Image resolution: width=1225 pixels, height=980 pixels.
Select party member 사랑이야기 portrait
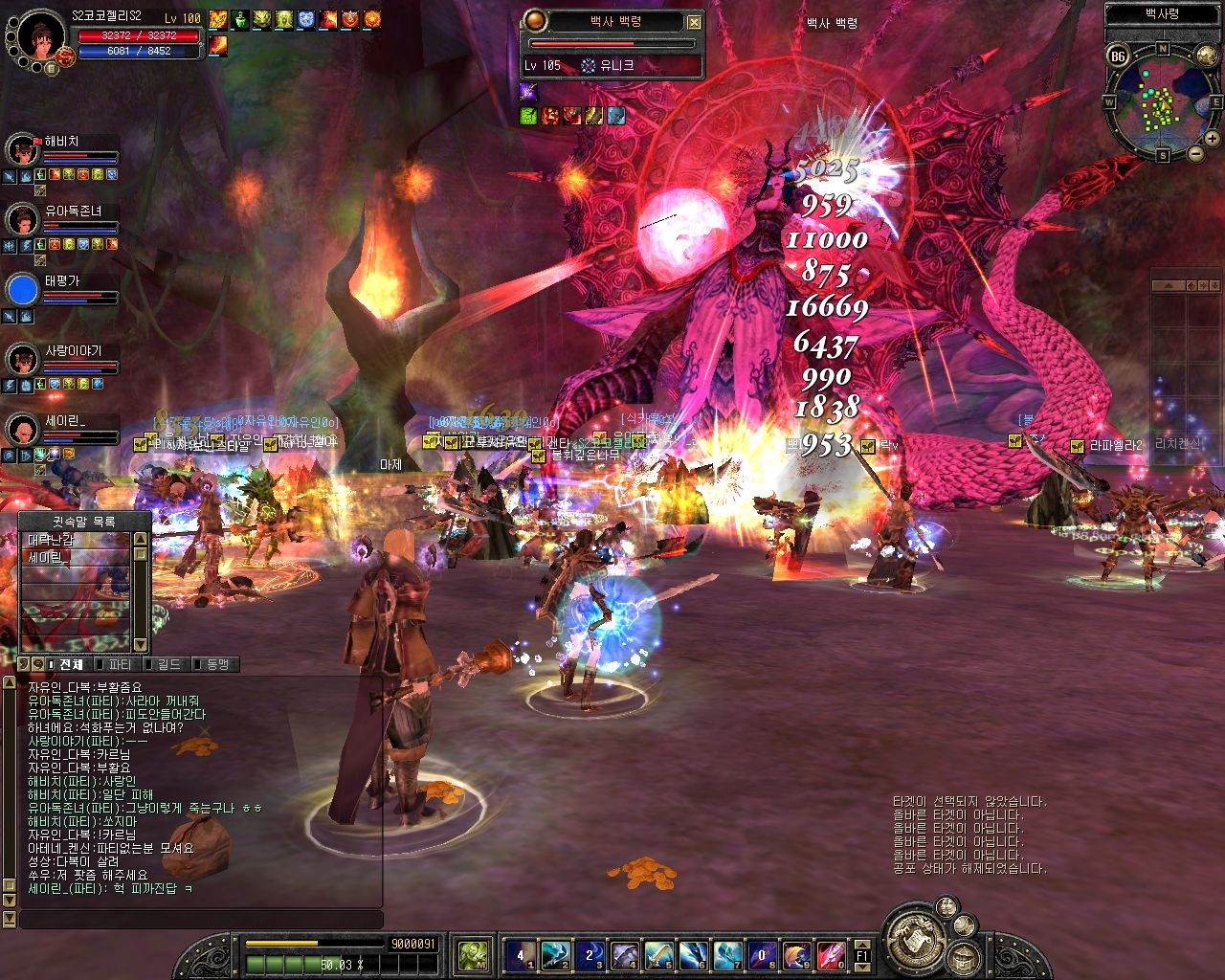[x=21, y=360]
